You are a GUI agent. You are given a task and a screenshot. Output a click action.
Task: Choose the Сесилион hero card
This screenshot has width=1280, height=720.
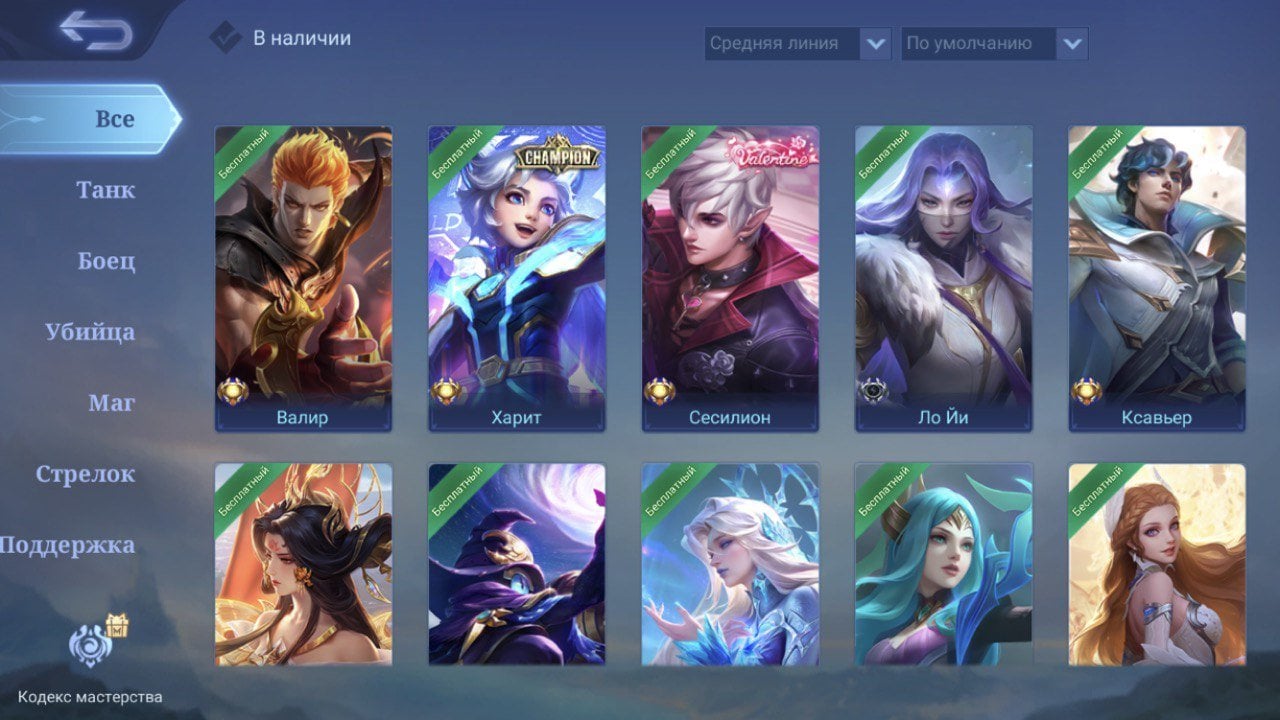click(730, 278)
